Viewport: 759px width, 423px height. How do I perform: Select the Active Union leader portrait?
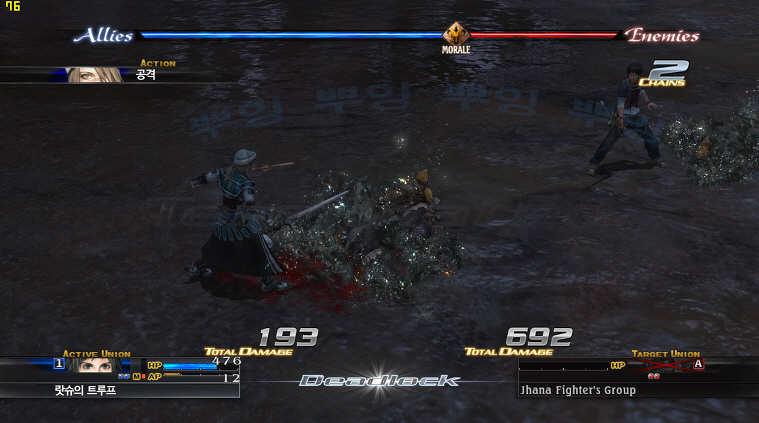click(92, 366)
